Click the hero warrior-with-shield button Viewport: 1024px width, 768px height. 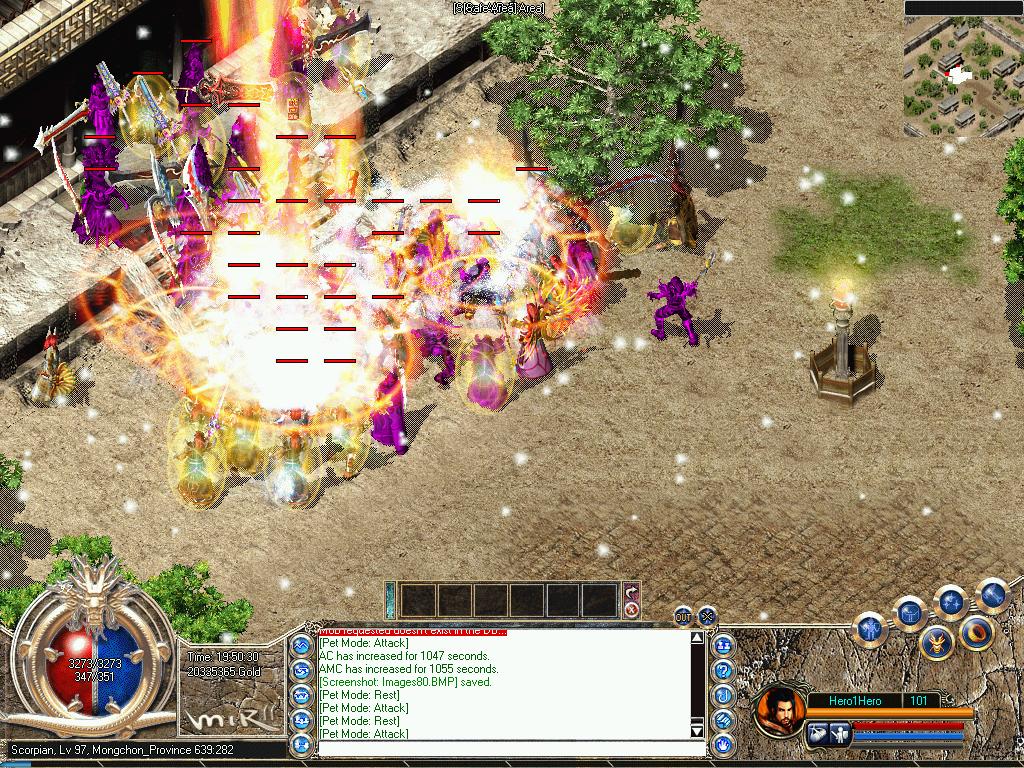coord(840,735)
